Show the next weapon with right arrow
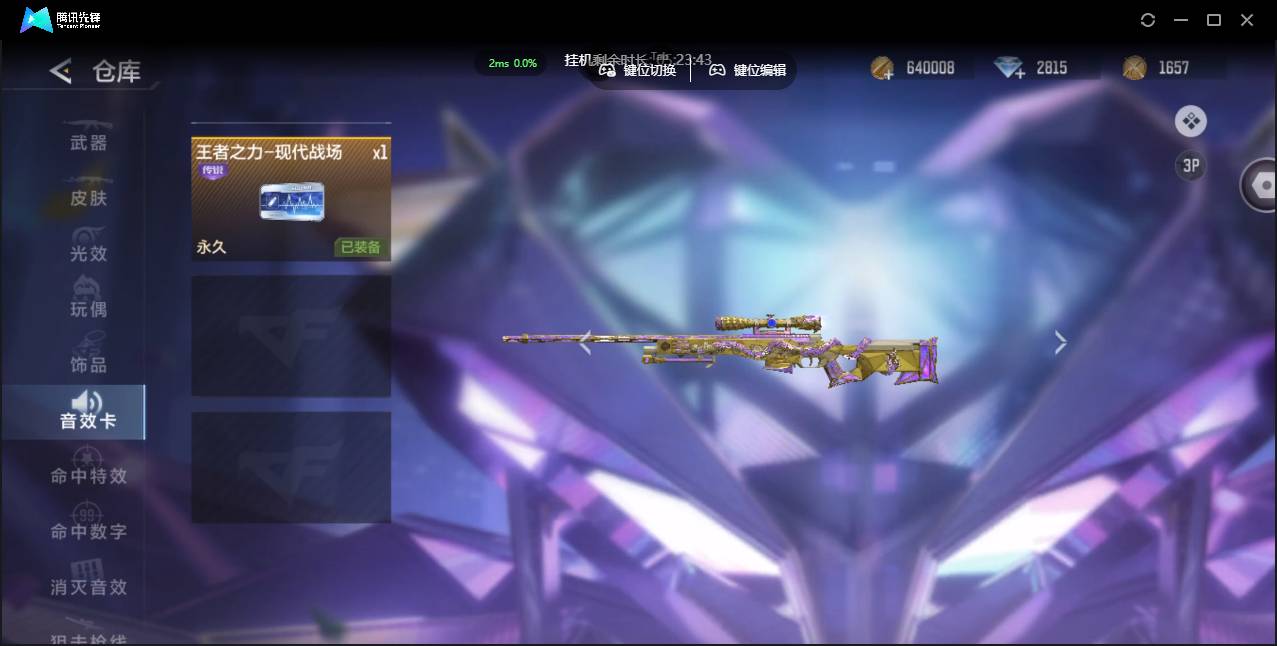Viewport: 1277px width, 646px height. [1060, 343]
